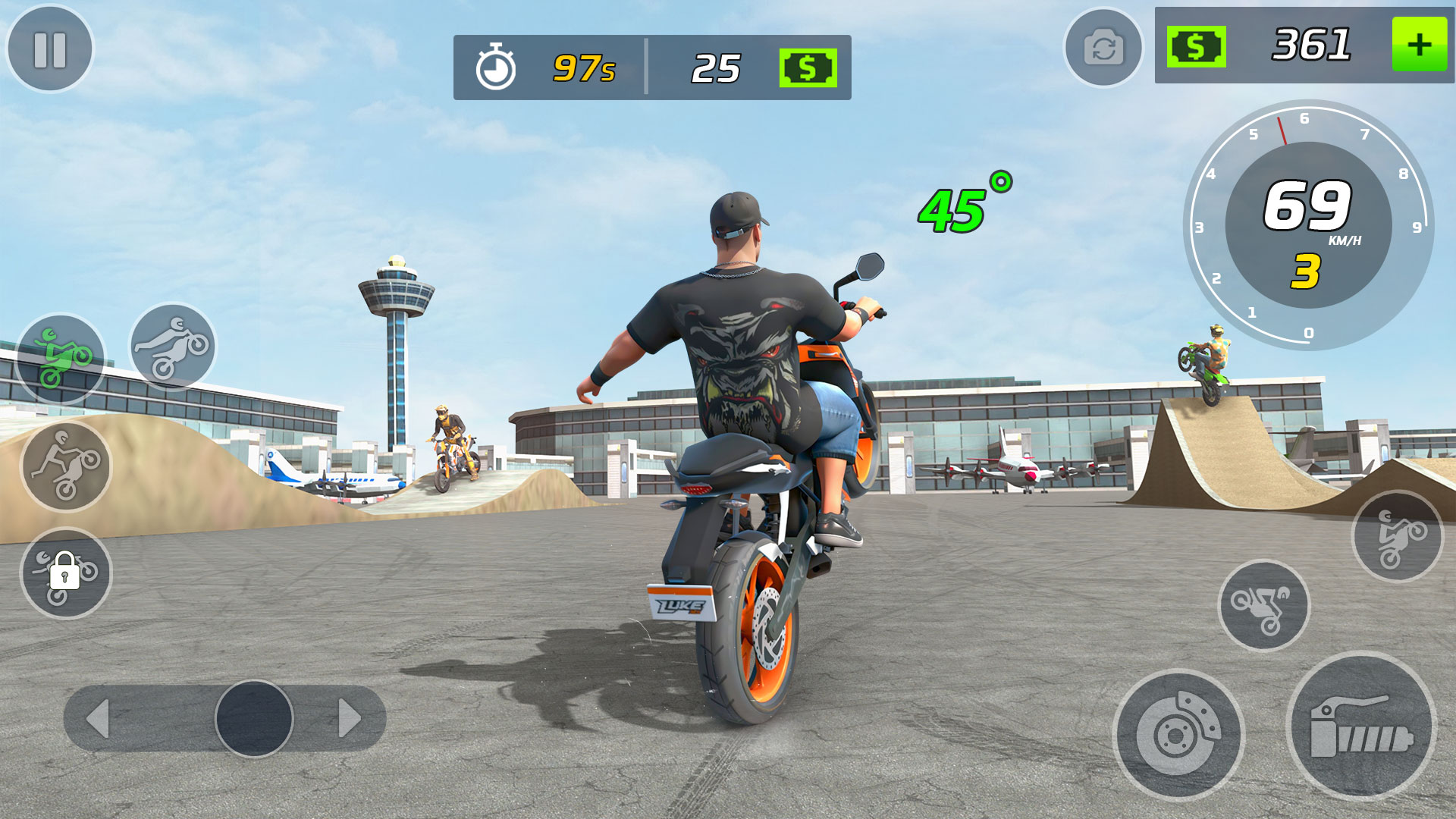
Task: Activate the green wheelie stunt icon
Action: pos(61,359)
